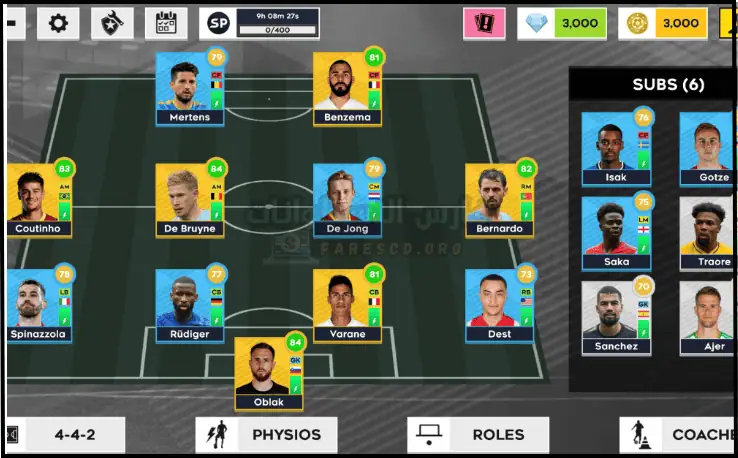
Task: Choose the Coutinho player card
Action: click(39, 199)
